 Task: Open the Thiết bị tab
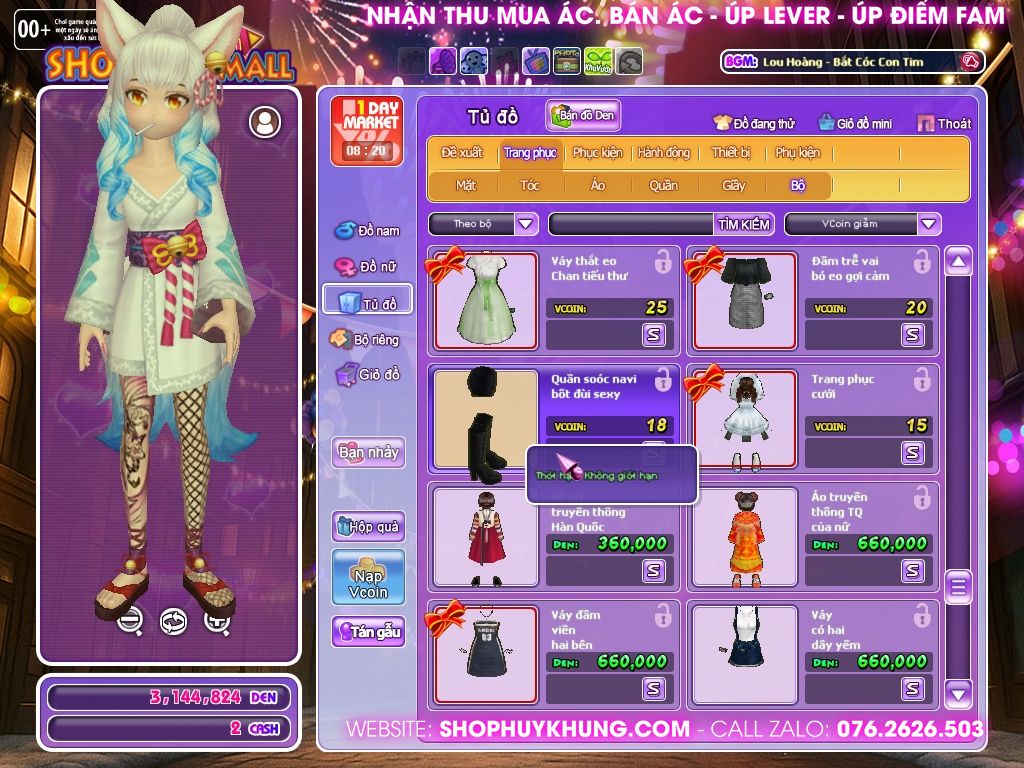(x=731, y=153)
